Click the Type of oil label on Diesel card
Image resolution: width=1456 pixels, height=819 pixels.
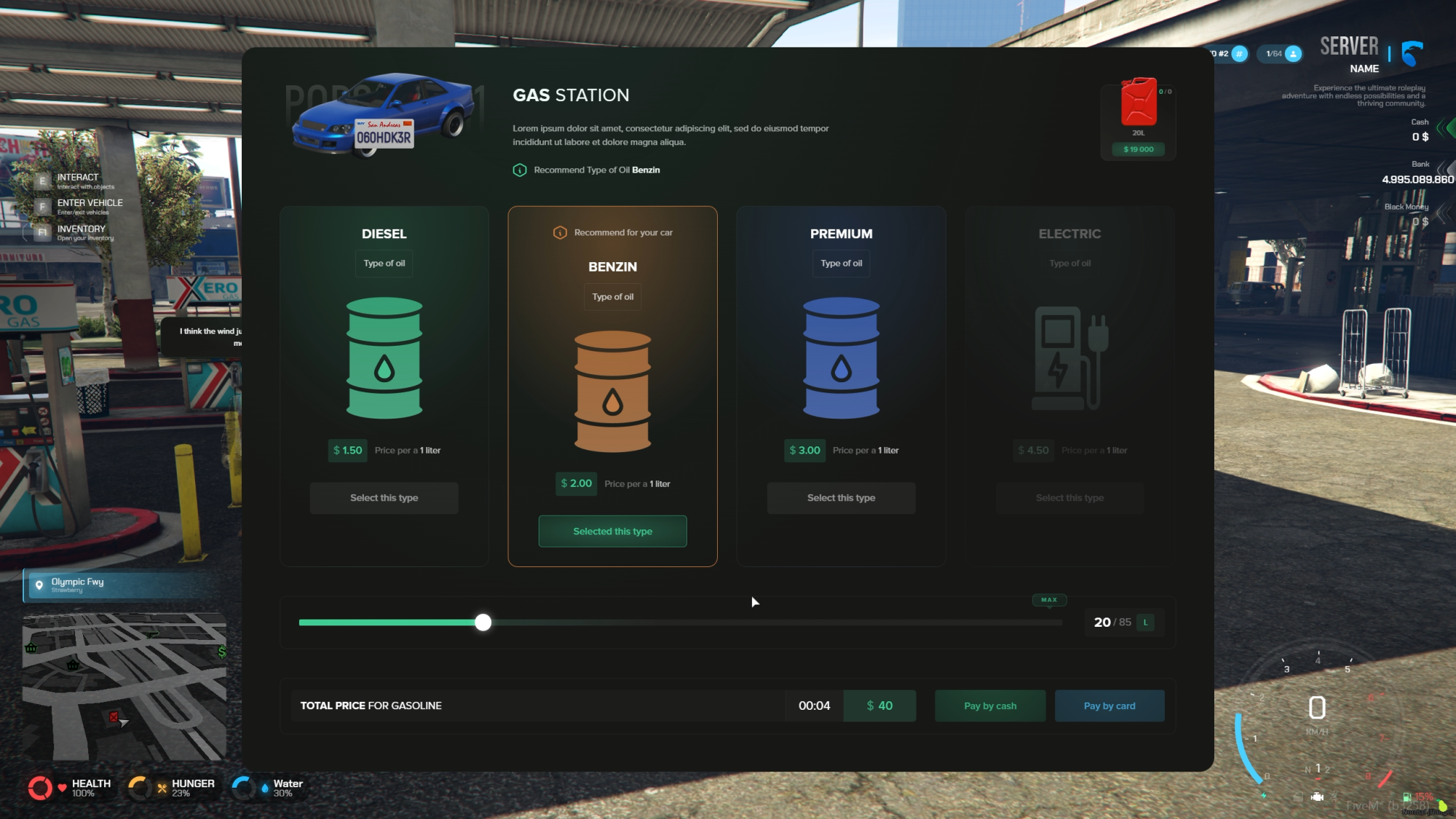pos(384,263)
